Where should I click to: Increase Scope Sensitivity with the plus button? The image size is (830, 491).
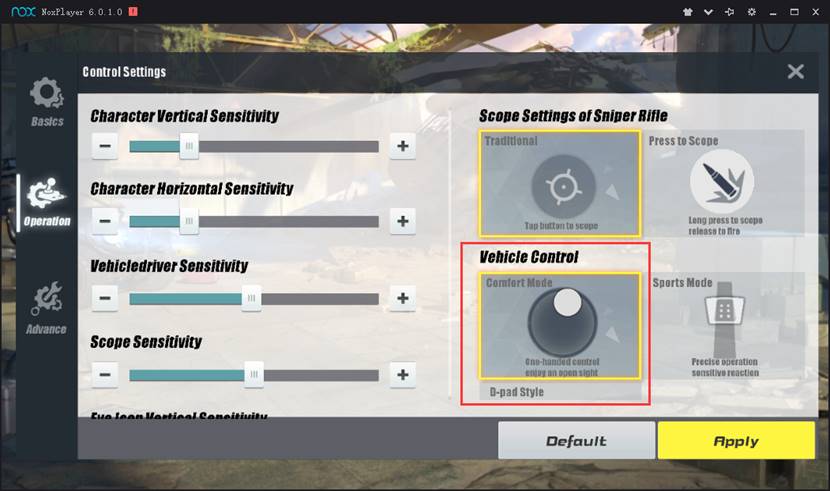[x=402, y=374]
